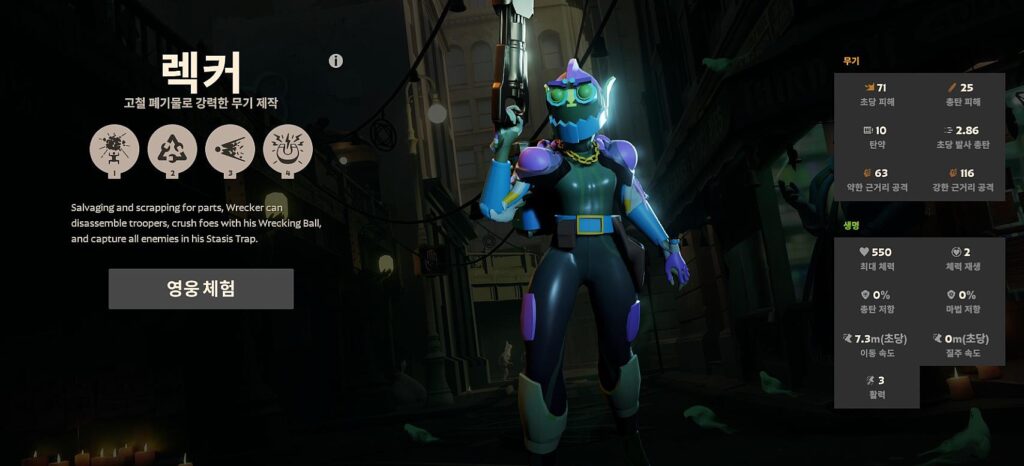Choose ability 4 with the magnet lightning icon
The height and width of the screenshot is (466, 1024).
tap(288, 149)
